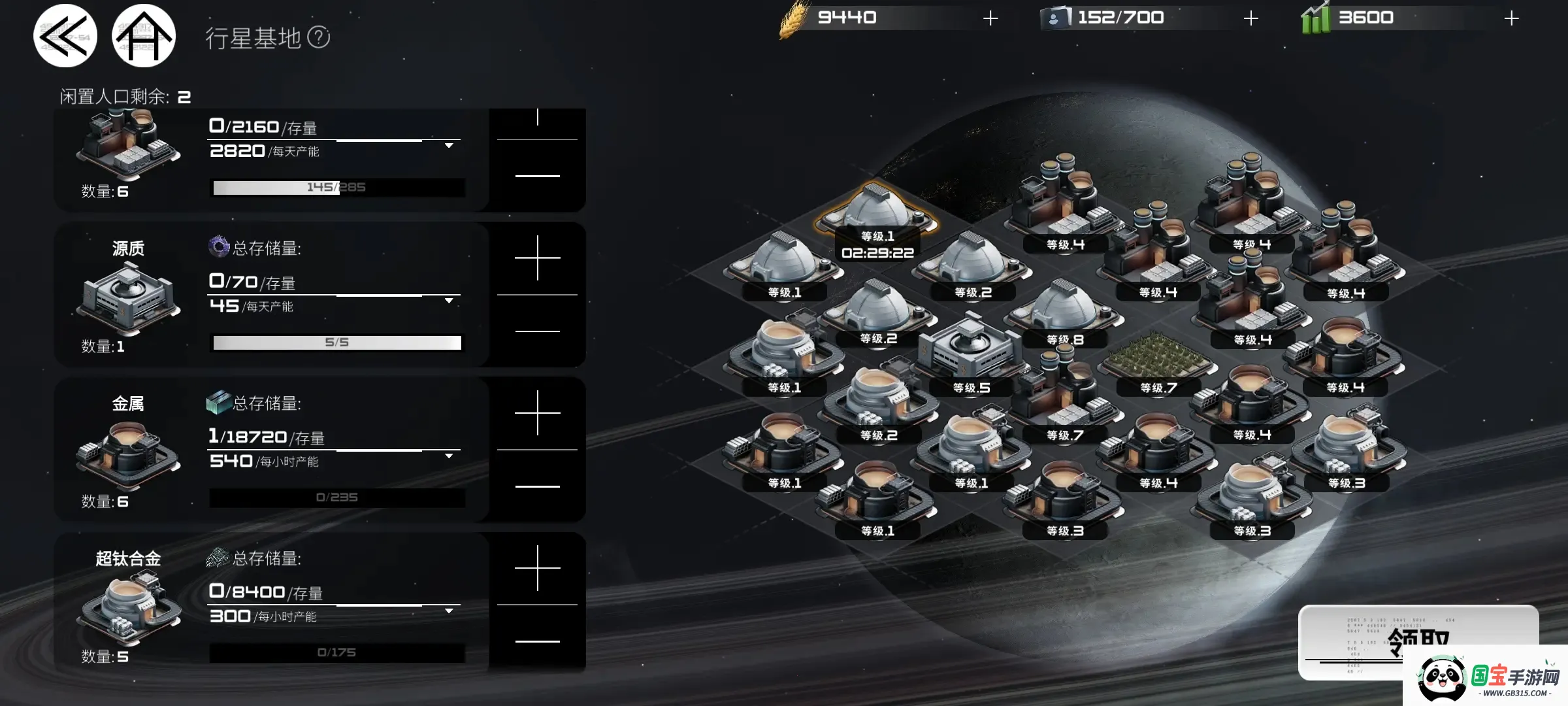1568x706 pixels.
Task: Open the planet base help tooltip
Action: (319, 37)
